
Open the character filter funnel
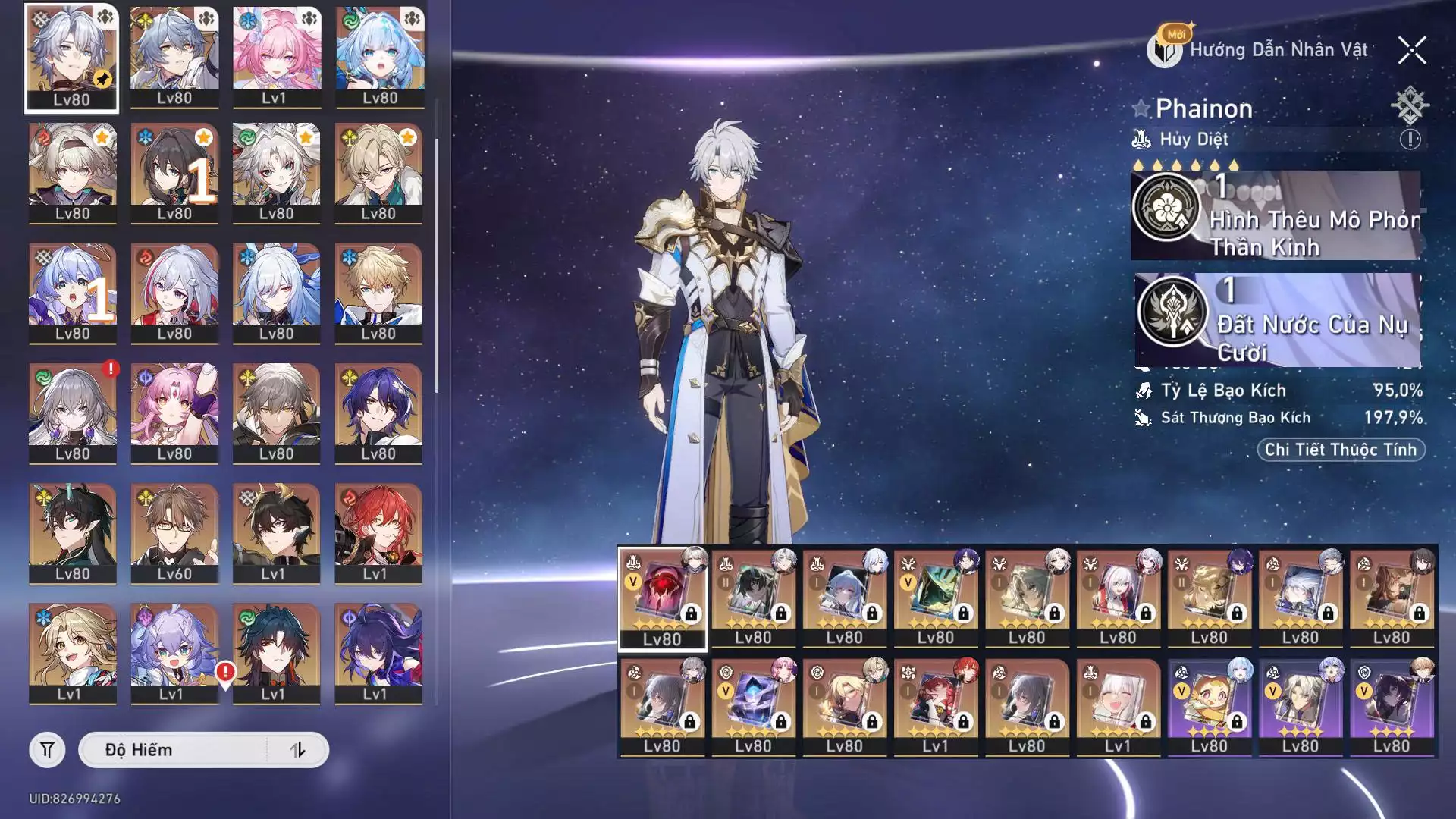pos(47,750)
